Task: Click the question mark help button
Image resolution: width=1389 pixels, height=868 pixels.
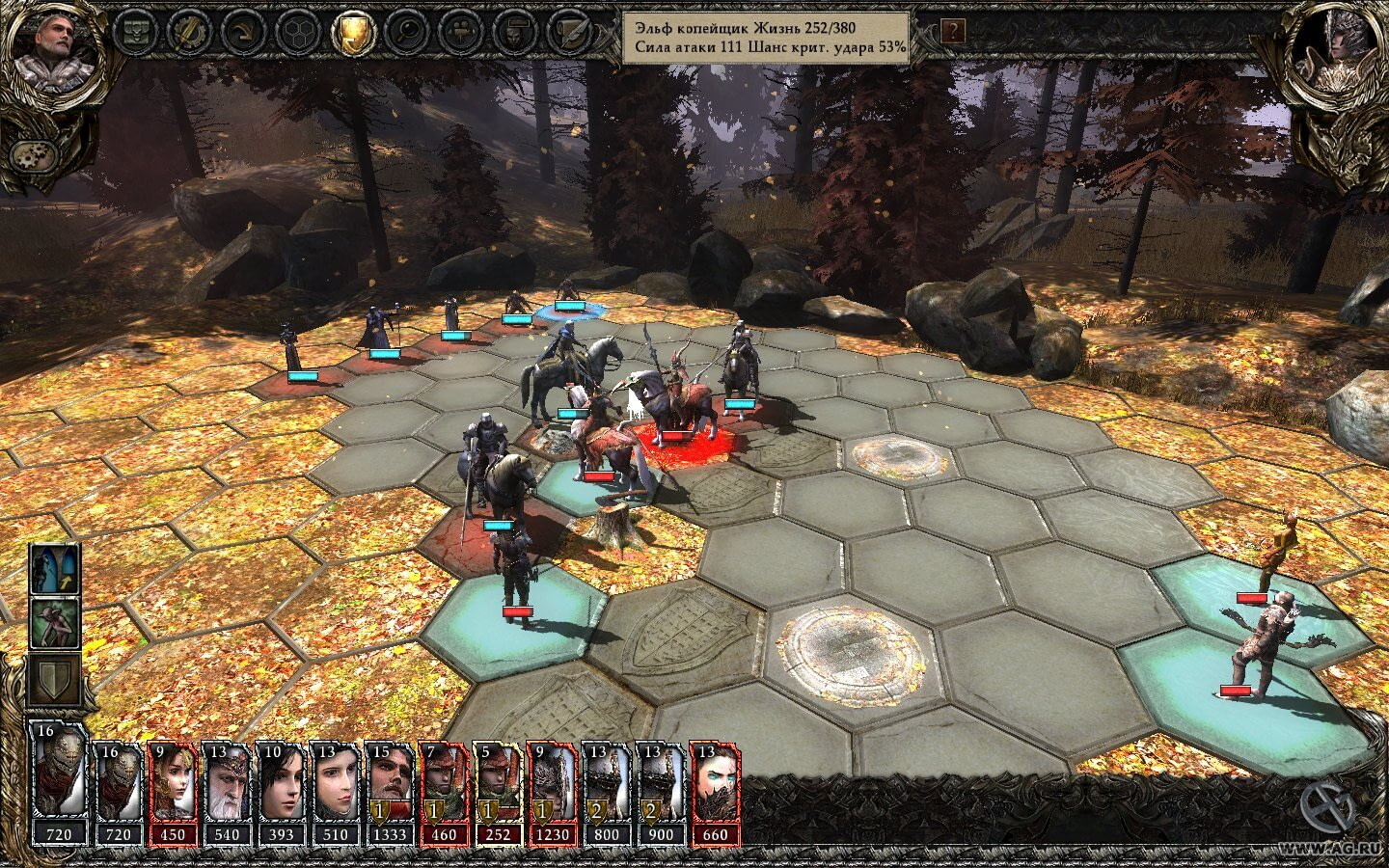Action: tap(953, 31)
